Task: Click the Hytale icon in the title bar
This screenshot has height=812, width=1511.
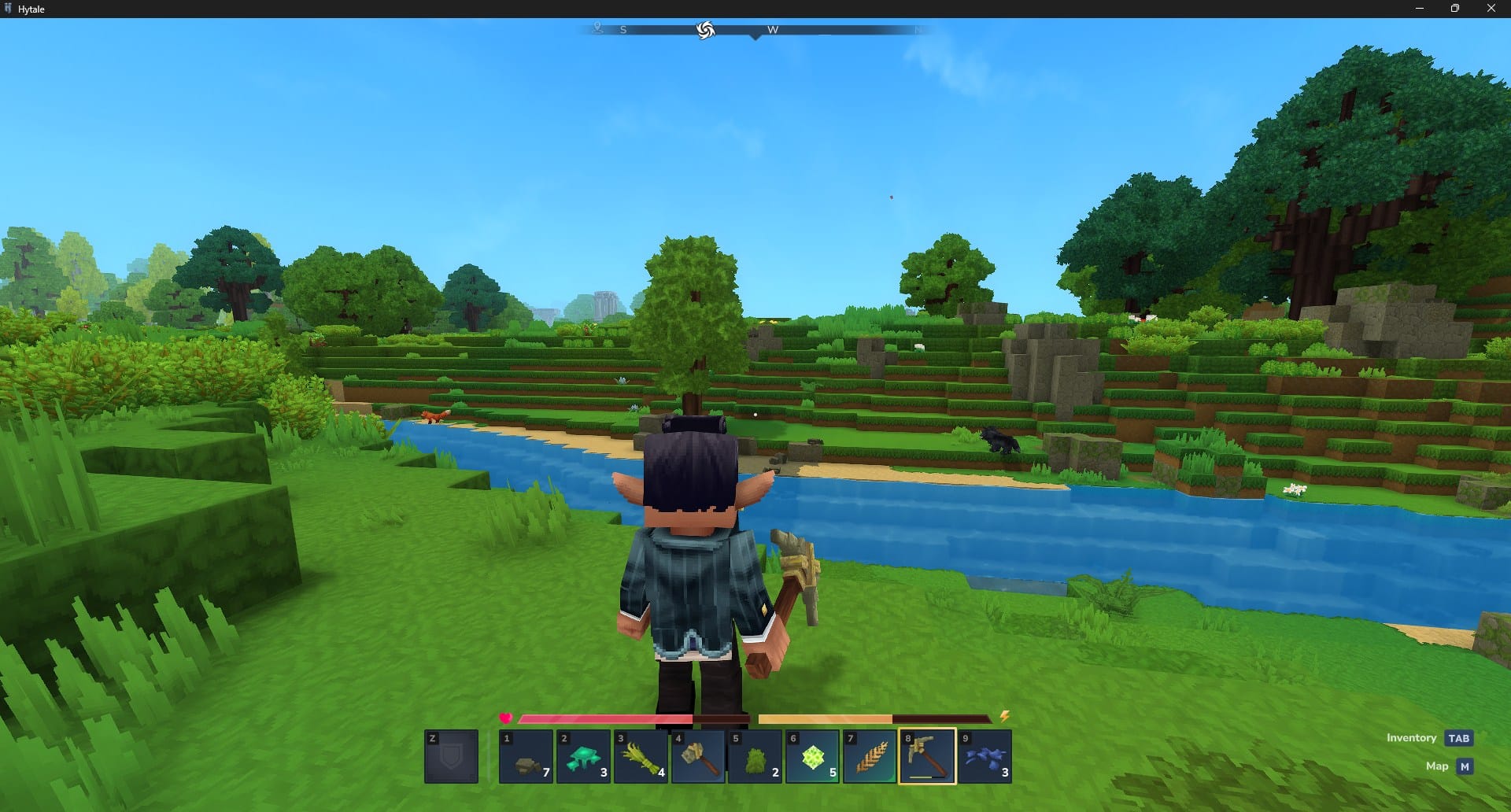Action: (x=10, y=9)
